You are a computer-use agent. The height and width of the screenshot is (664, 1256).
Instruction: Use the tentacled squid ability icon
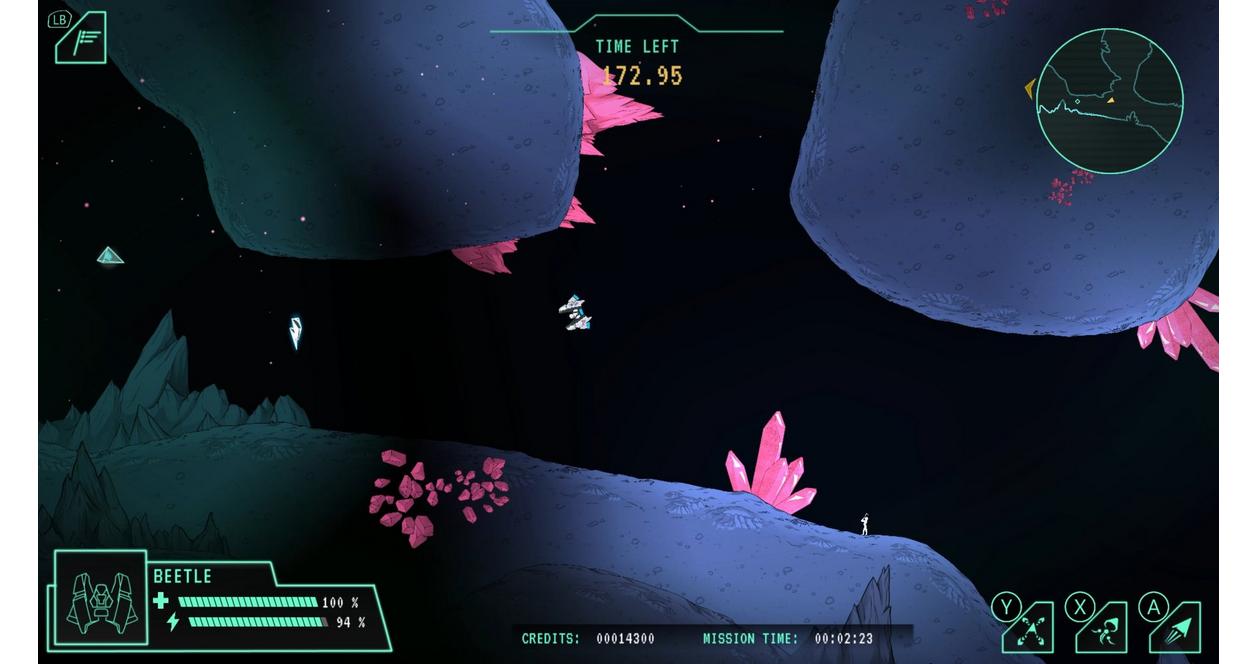[1103, 629]
